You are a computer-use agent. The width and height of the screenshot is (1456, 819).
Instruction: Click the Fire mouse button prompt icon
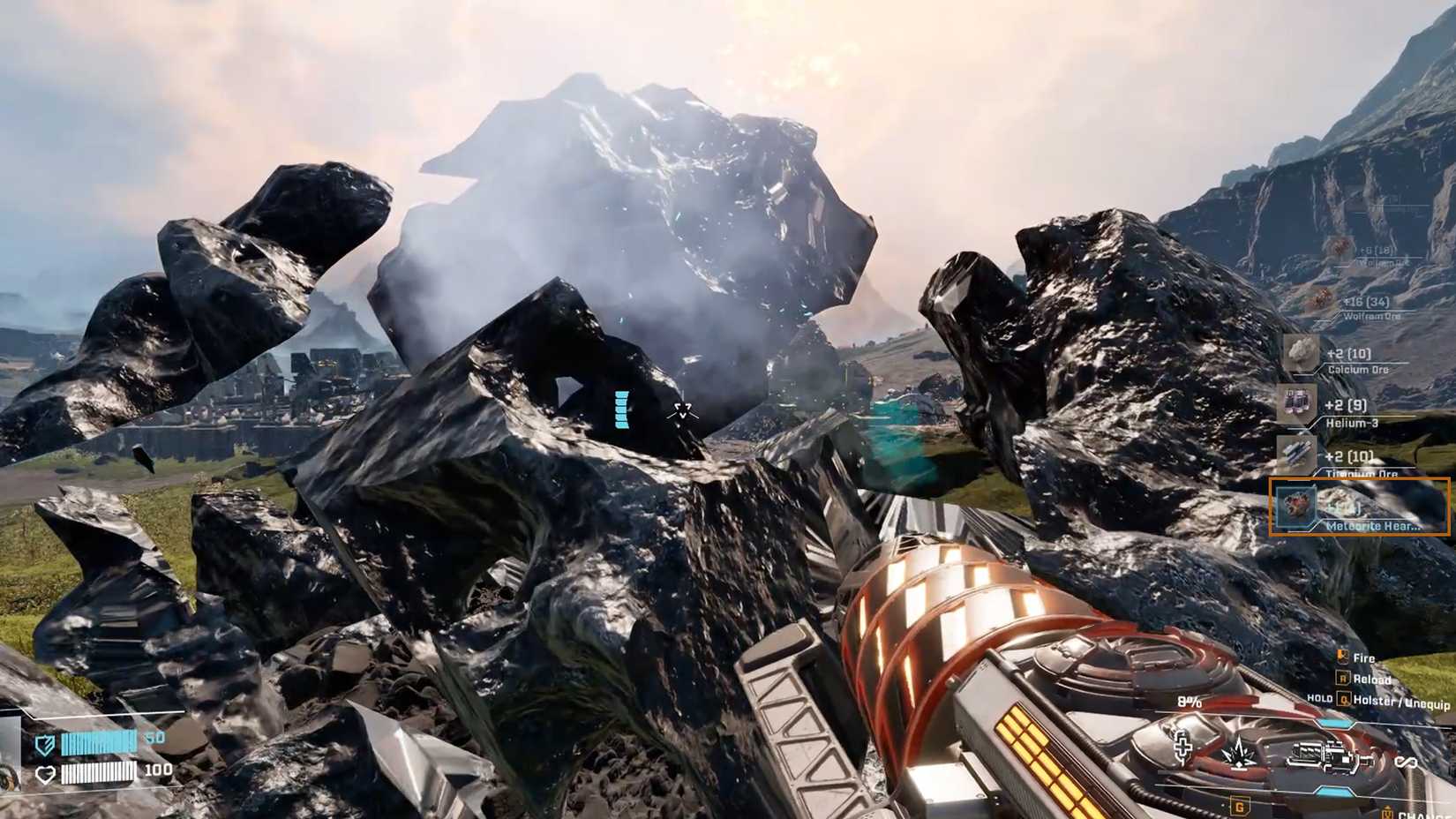(x=1342, y=656)
